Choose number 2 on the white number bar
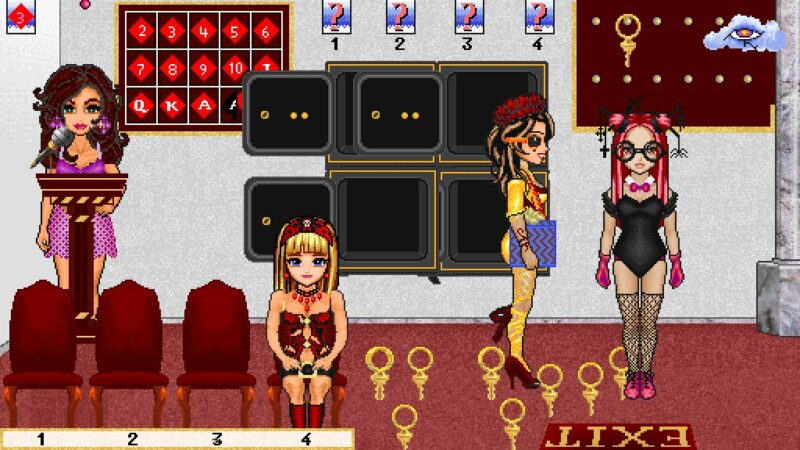This screenshot has width=800, height=450. pos(131,438)
